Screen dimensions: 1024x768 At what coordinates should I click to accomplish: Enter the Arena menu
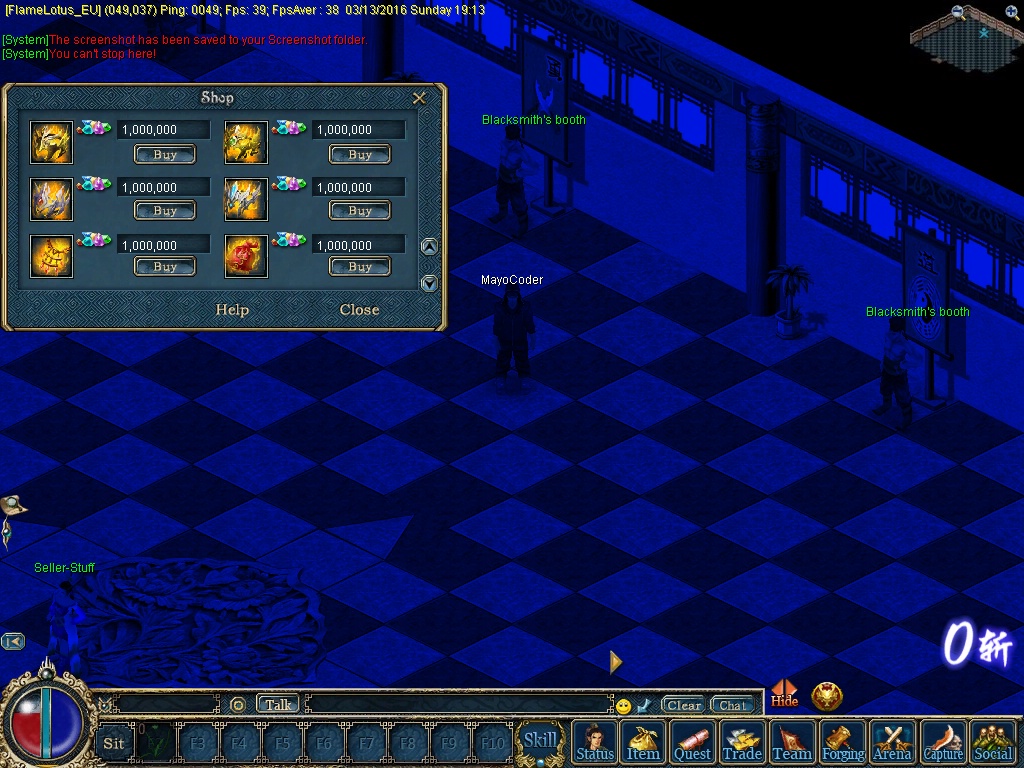[x=893, y=742]
